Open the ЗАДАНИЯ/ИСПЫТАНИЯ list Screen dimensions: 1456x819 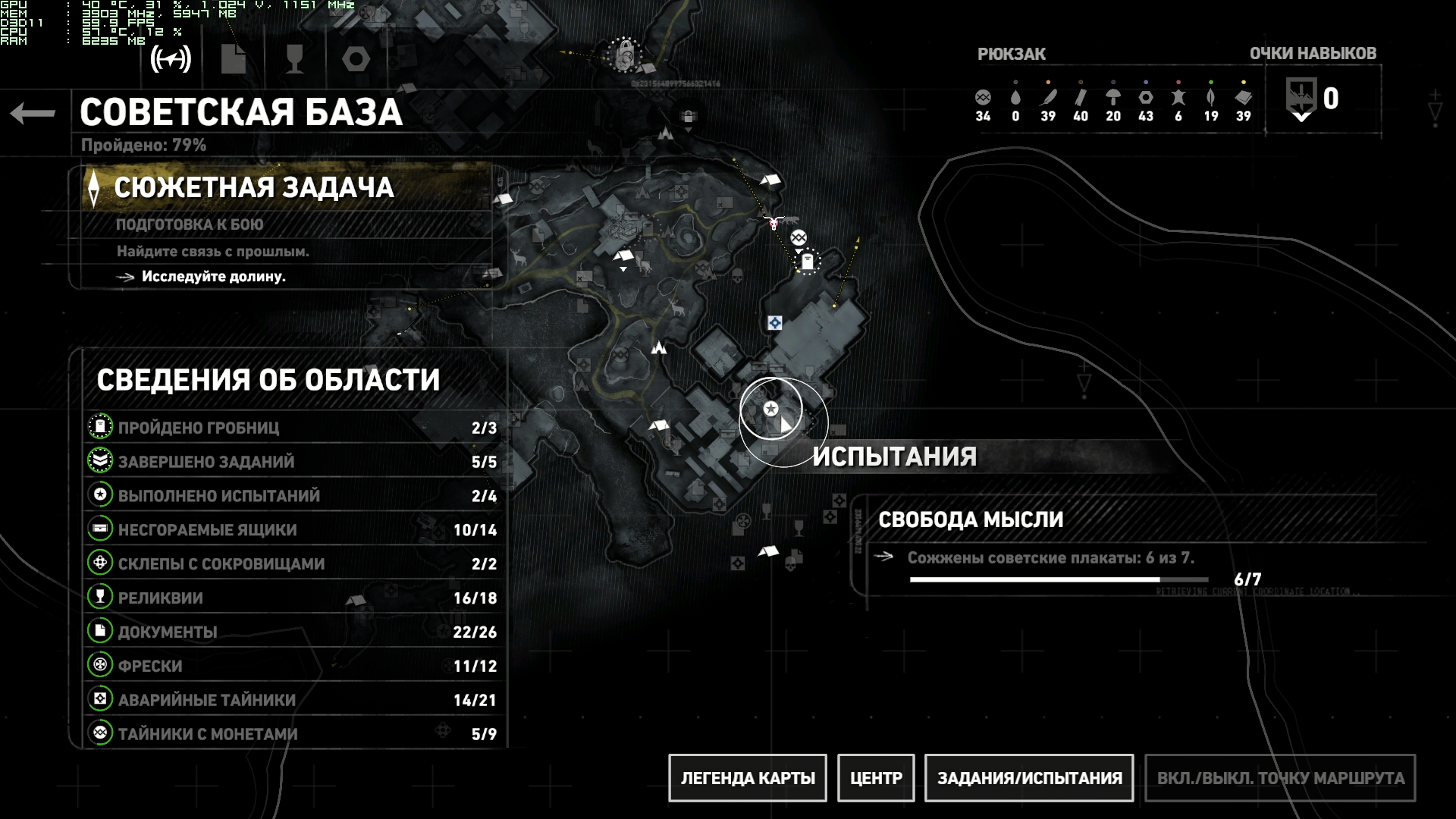click(x=1029, y=778)
